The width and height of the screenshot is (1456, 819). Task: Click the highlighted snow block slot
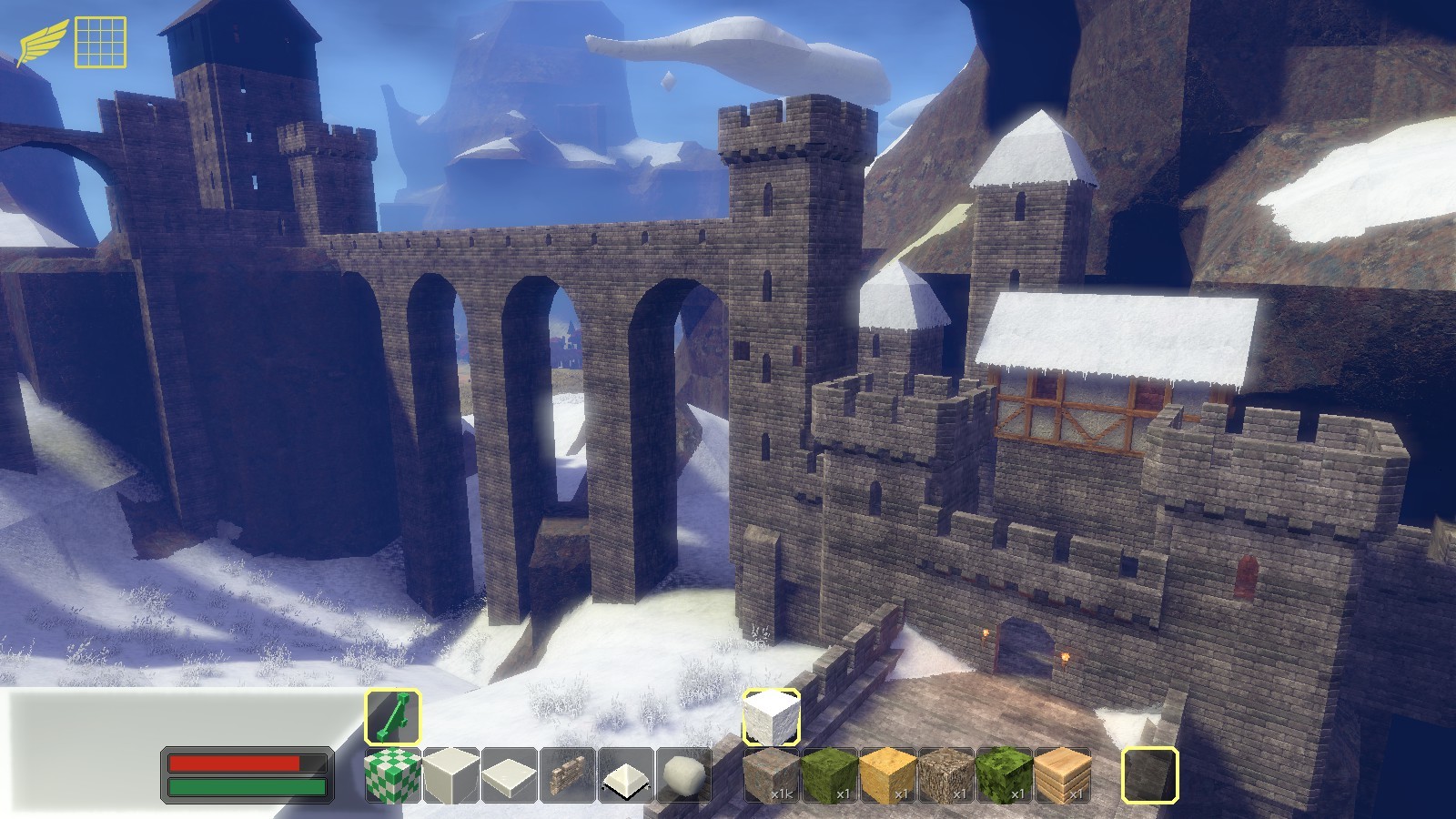(x=772, y=717)
